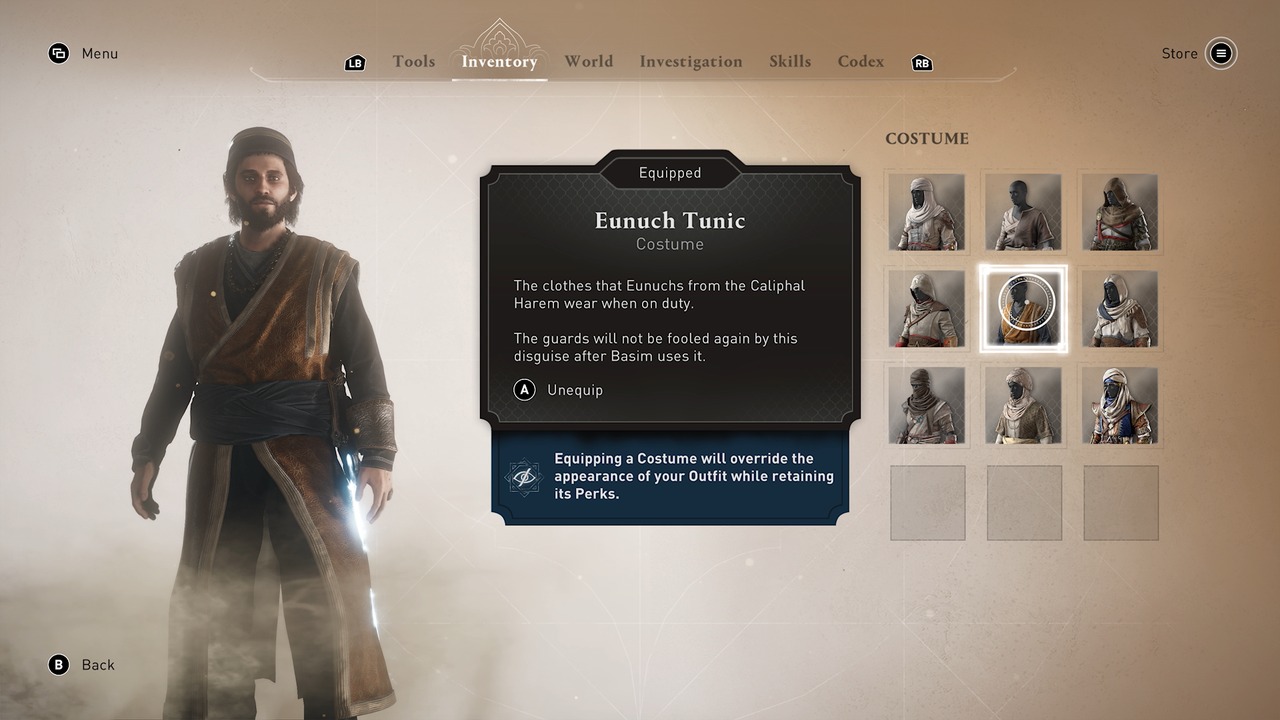Open the Skills tab
This screenshot has width=1280, height=720.
[x=790, y=61]
